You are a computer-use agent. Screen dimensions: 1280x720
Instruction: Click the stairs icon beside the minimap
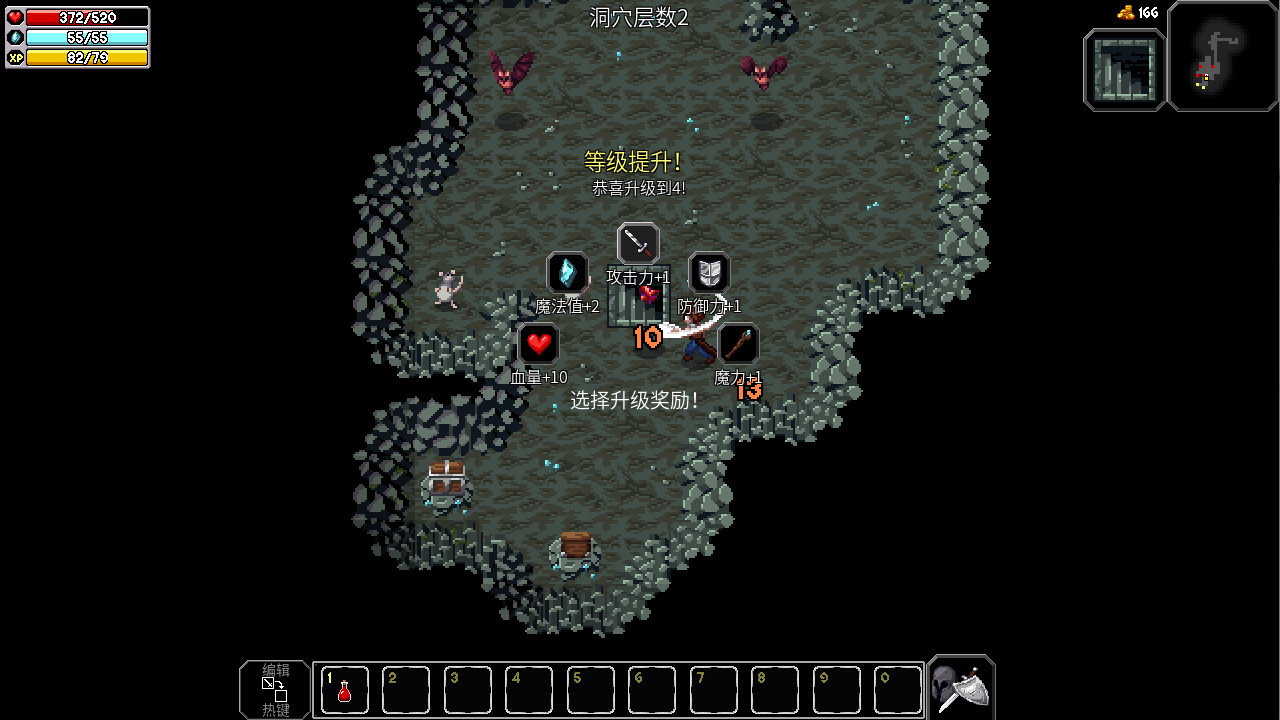pos(1125,69)
